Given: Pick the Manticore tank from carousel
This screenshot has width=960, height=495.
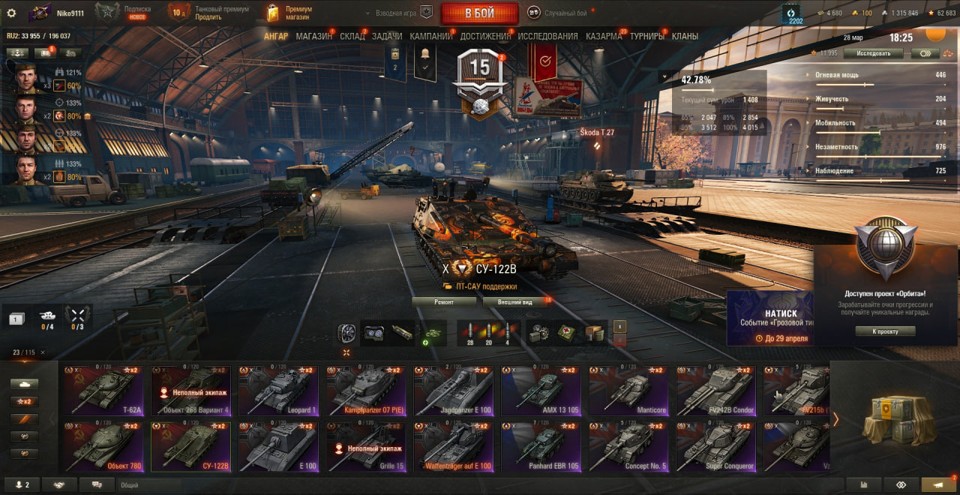Looking at the screenshot, I should 629,390.
